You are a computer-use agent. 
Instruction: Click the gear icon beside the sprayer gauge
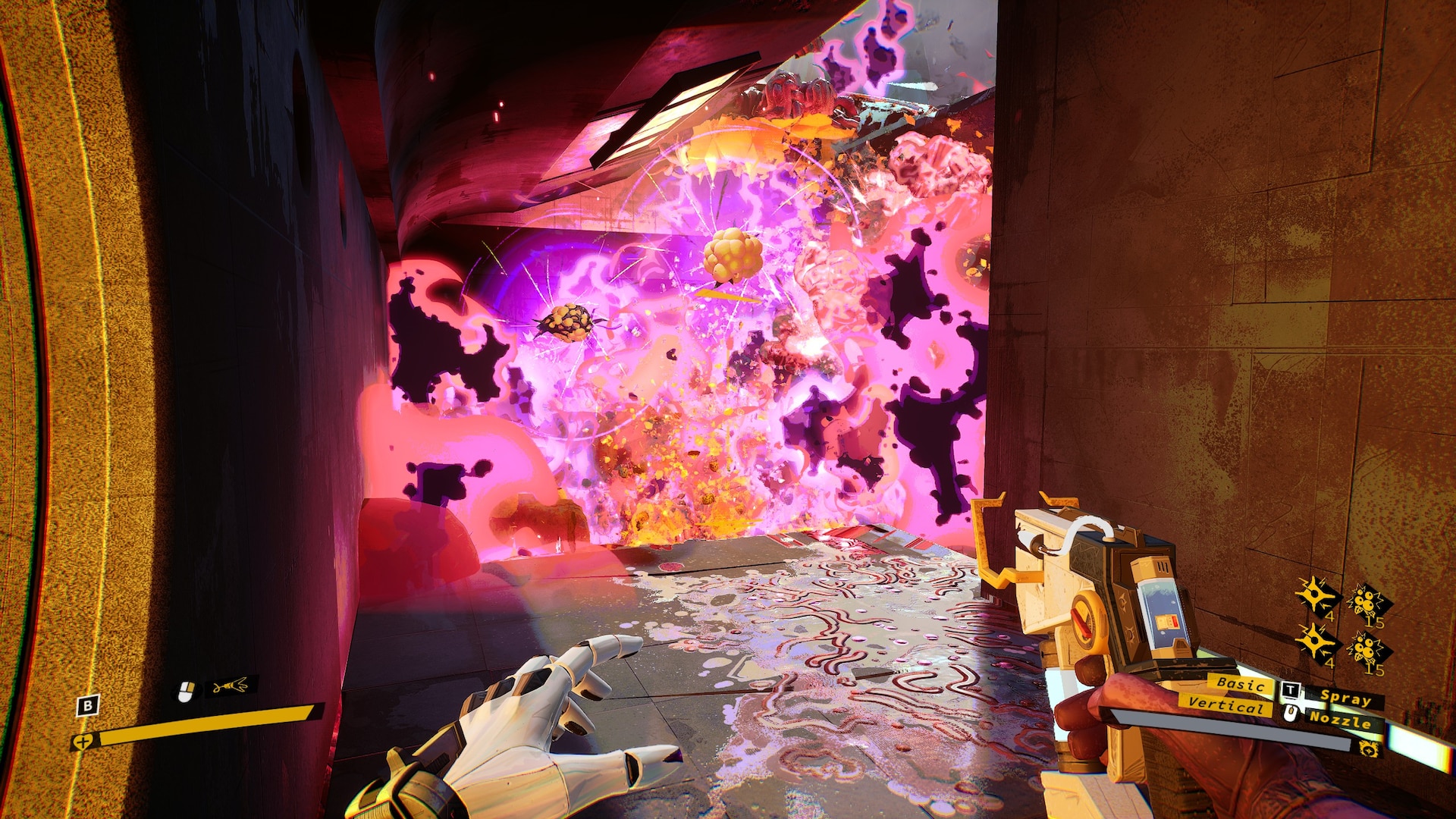(1369, 749)
